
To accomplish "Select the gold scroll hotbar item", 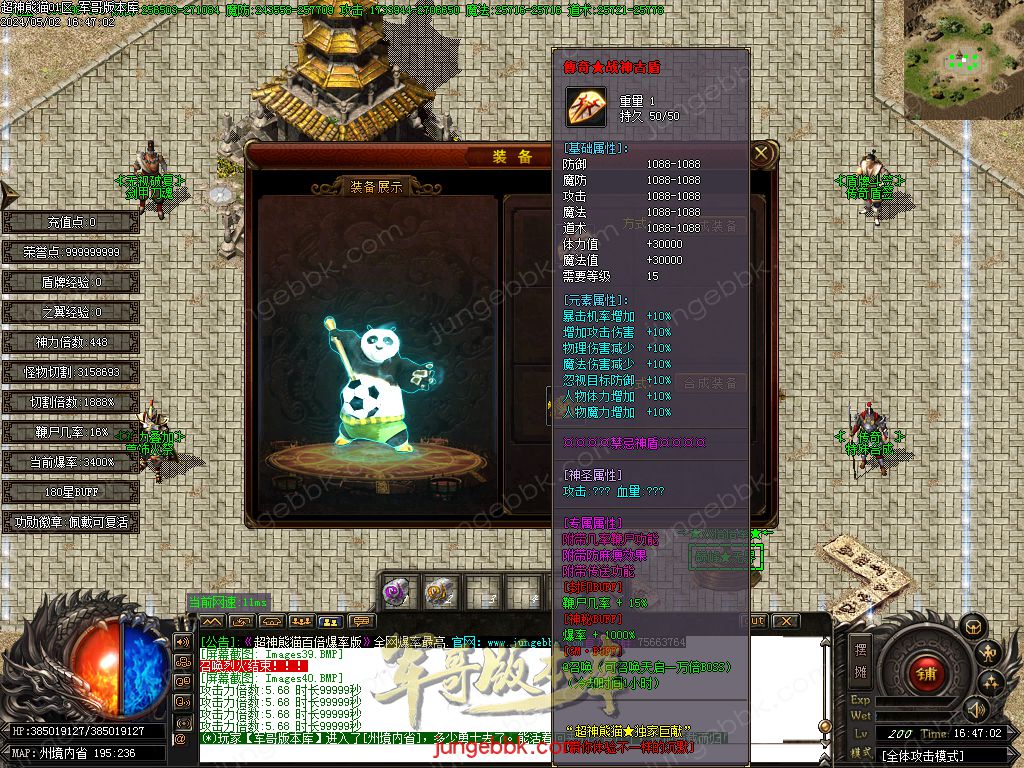I will [439, 591].
